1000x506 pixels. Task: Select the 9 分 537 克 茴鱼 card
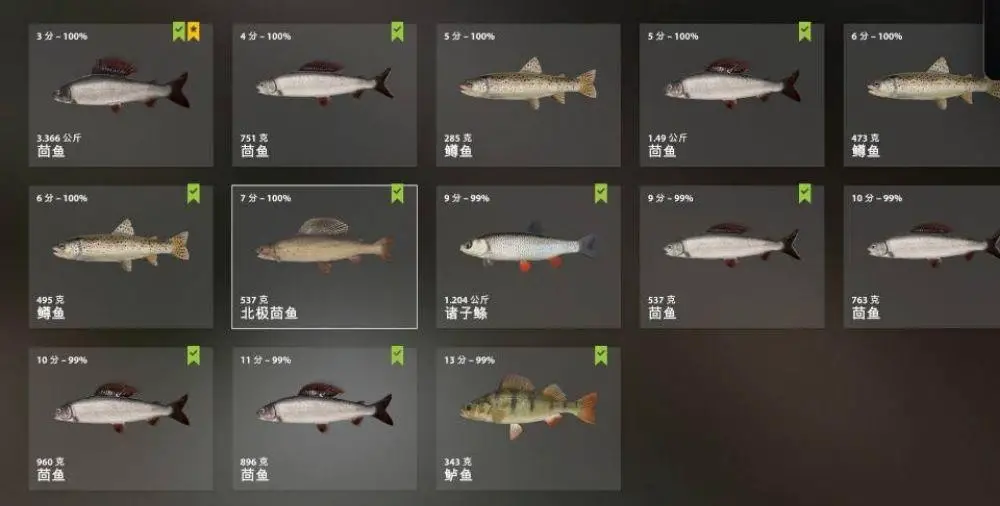732,257
